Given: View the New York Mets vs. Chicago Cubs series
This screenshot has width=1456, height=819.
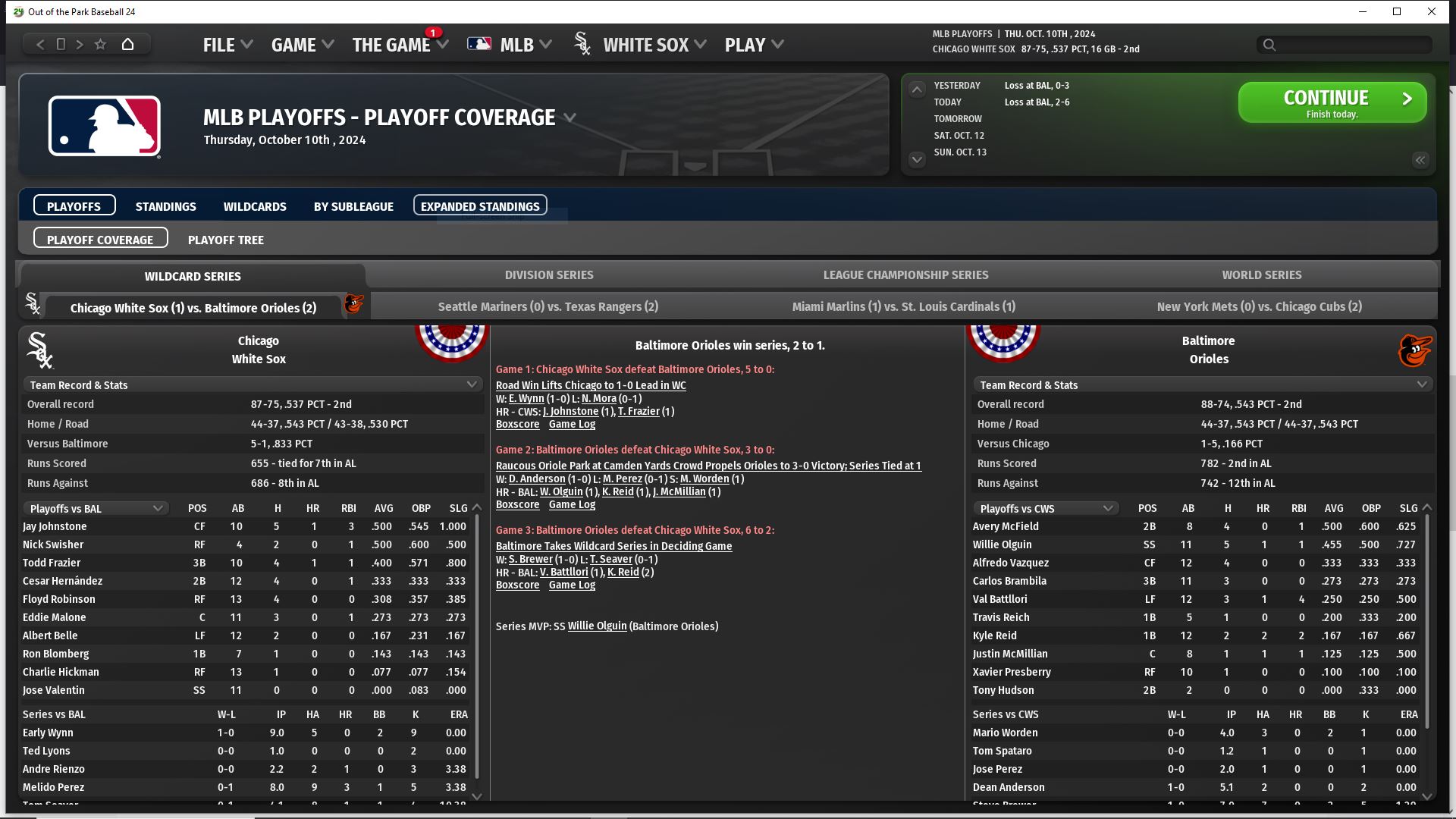Looking at the screenshot, I should point(1259,307).
